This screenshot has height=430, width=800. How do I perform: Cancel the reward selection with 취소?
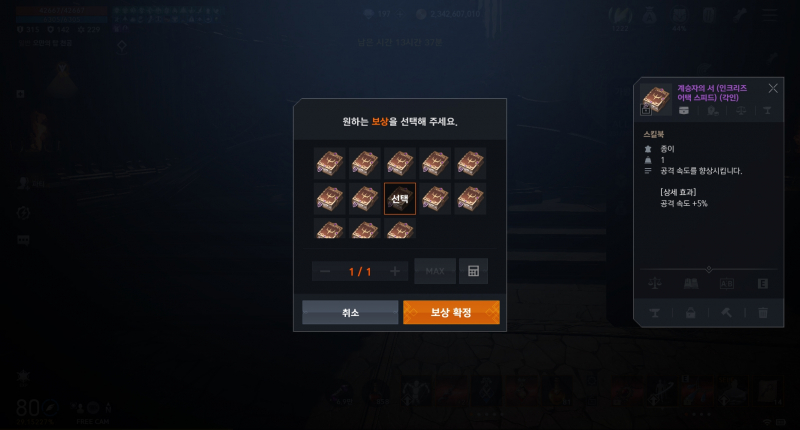pos(350,313)
